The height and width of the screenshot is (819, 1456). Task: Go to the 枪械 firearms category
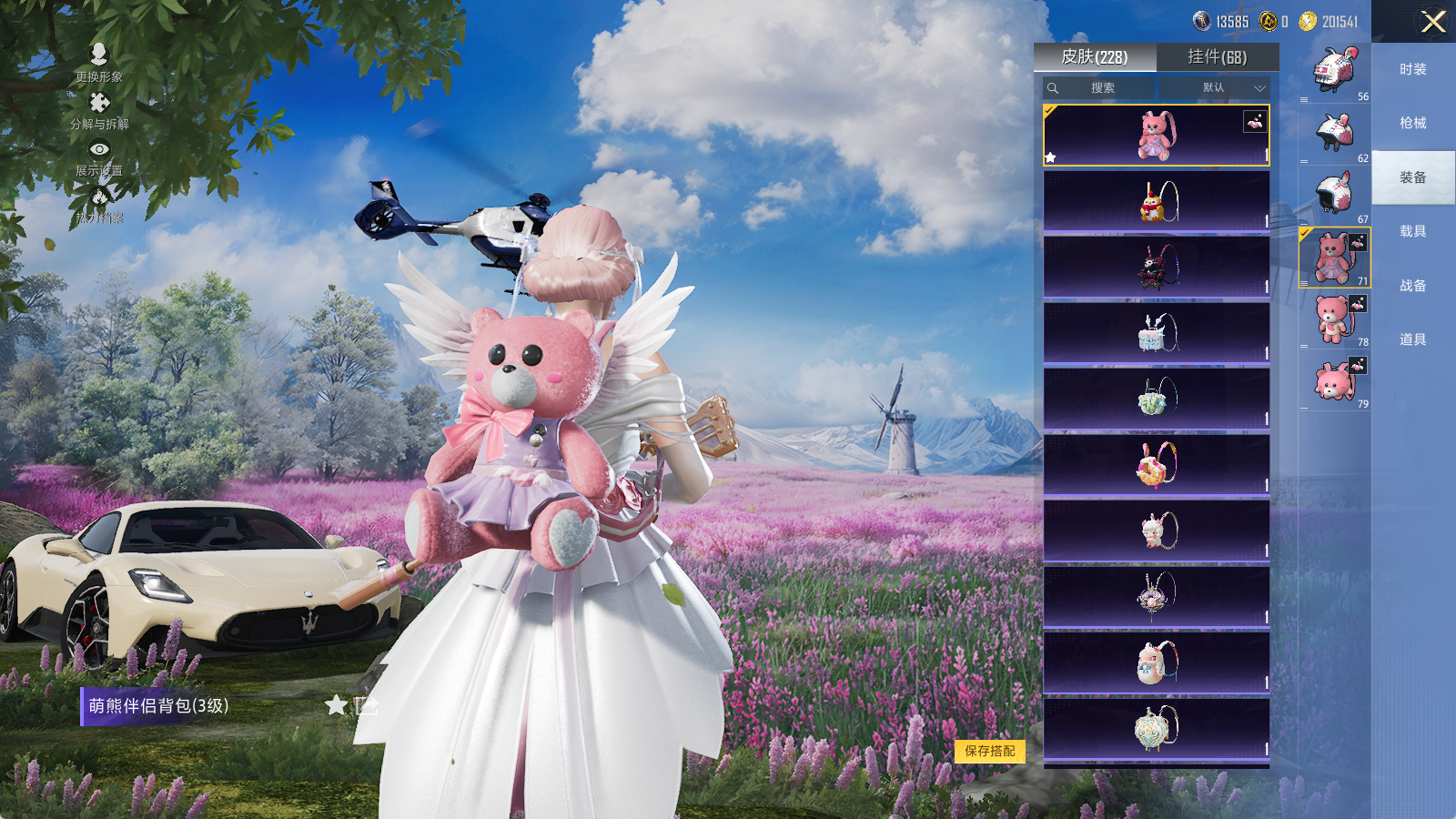click(1412, 123)
